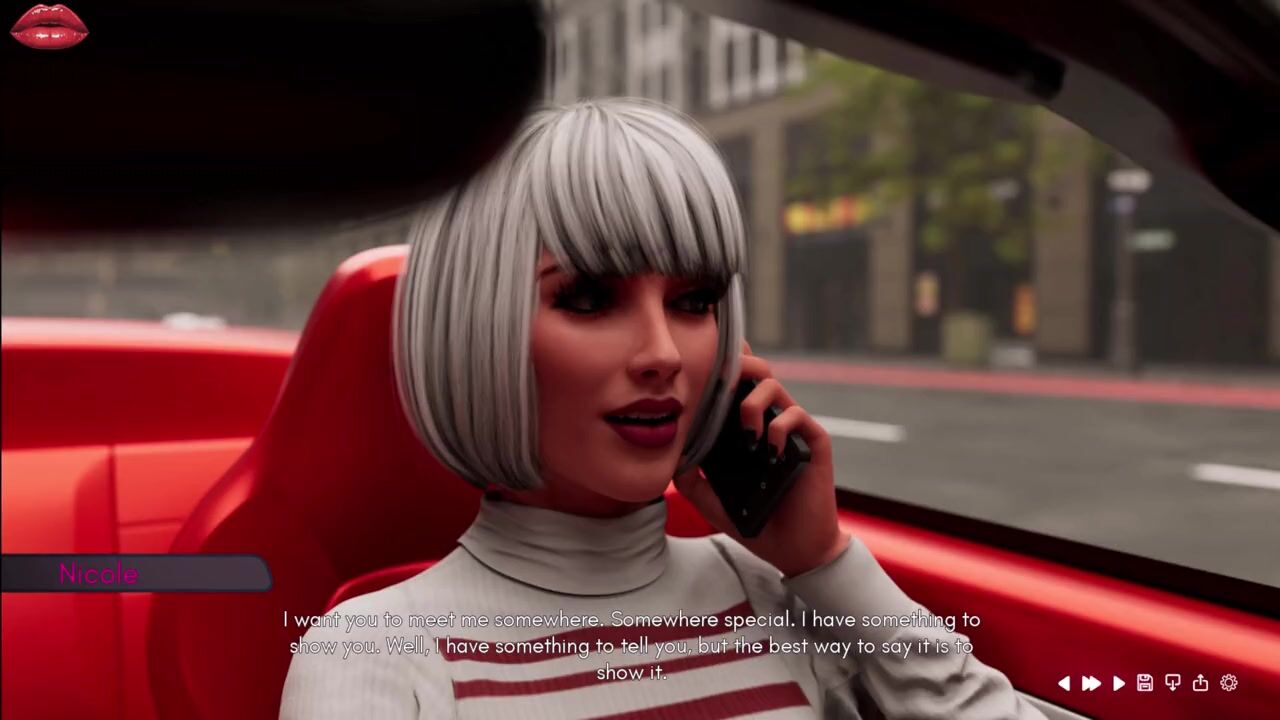Open the save menu floppy disk icon
This screenshot has width=1280, height=720.
pos(1145,683)
